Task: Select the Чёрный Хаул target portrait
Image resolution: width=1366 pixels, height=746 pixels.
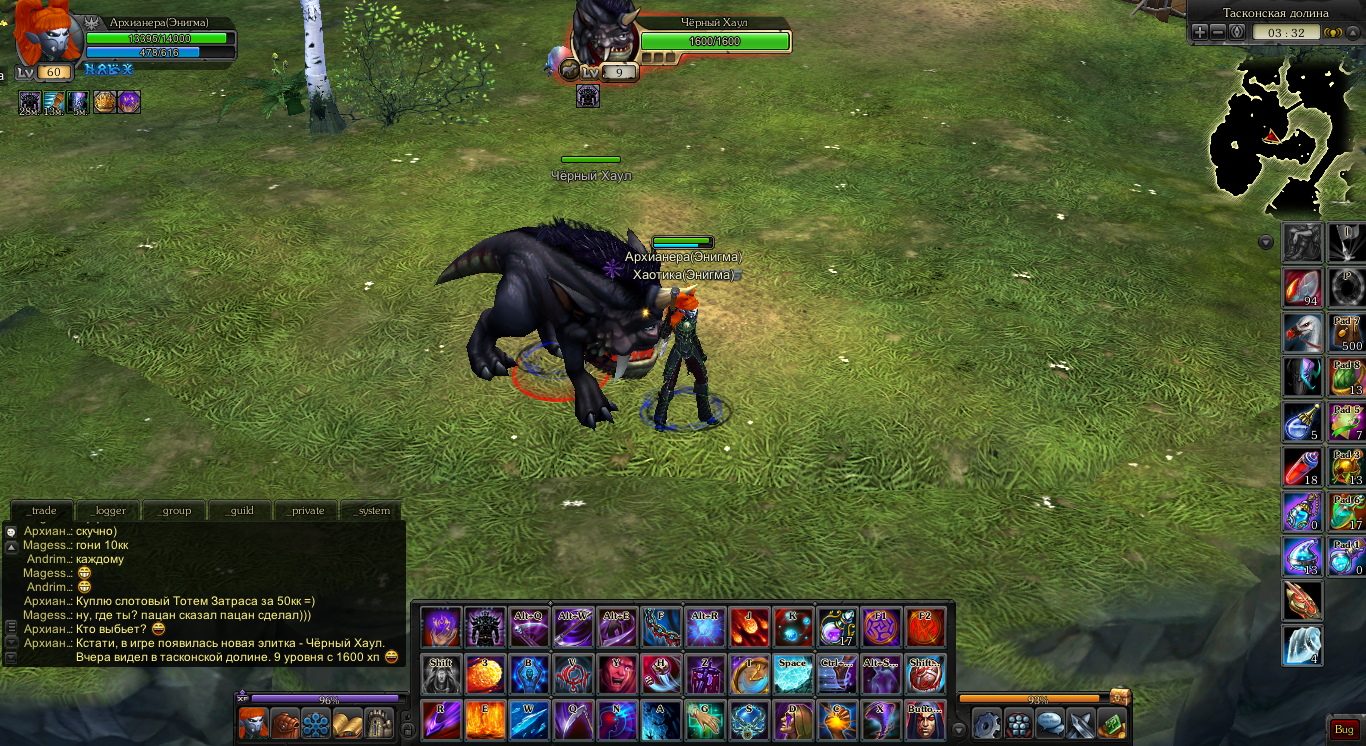Action: click(x=603, y=36)
